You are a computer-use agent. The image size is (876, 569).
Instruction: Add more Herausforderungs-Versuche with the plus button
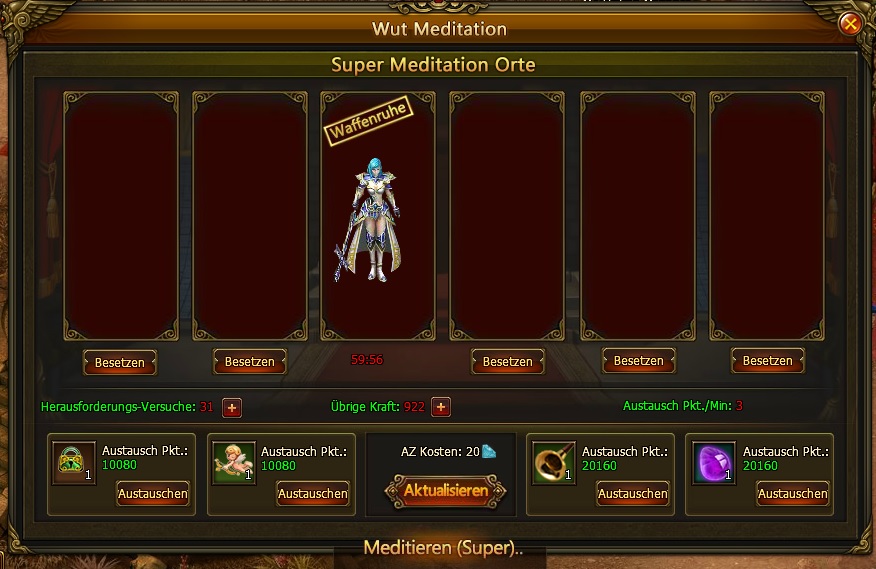[x=232, y=407]
